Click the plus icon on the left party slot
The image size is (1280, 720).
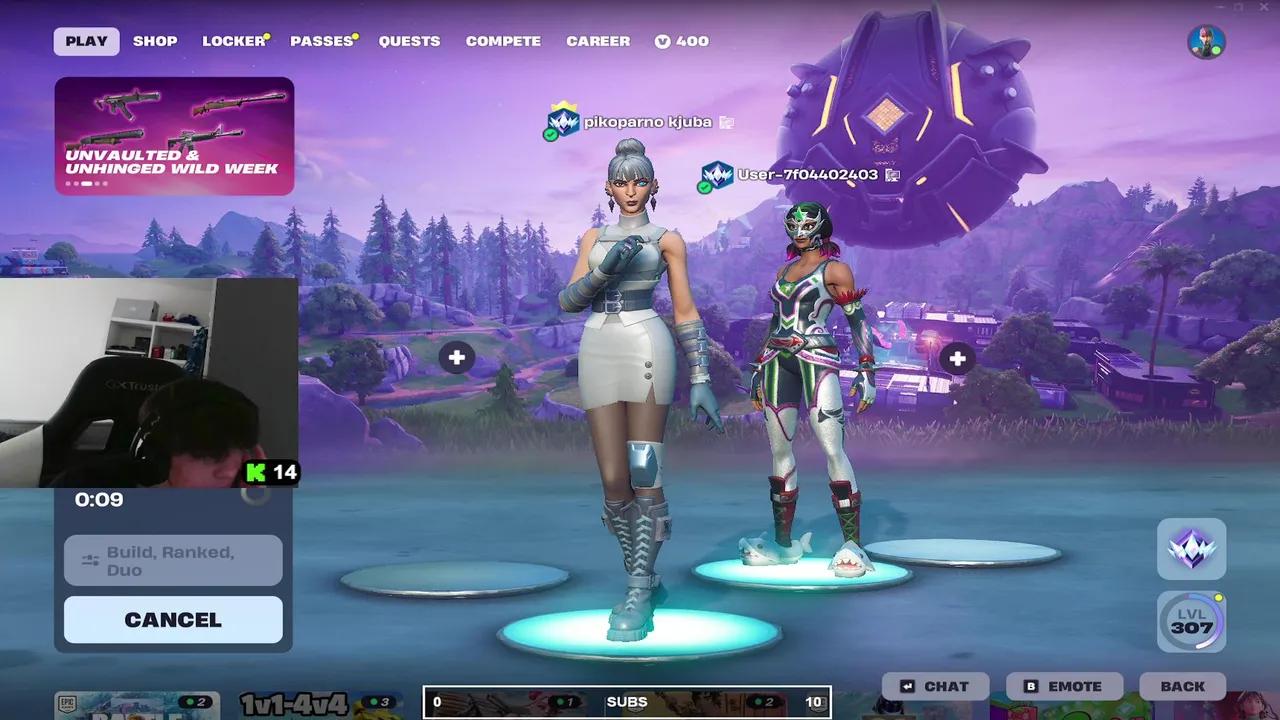point(457,357)
